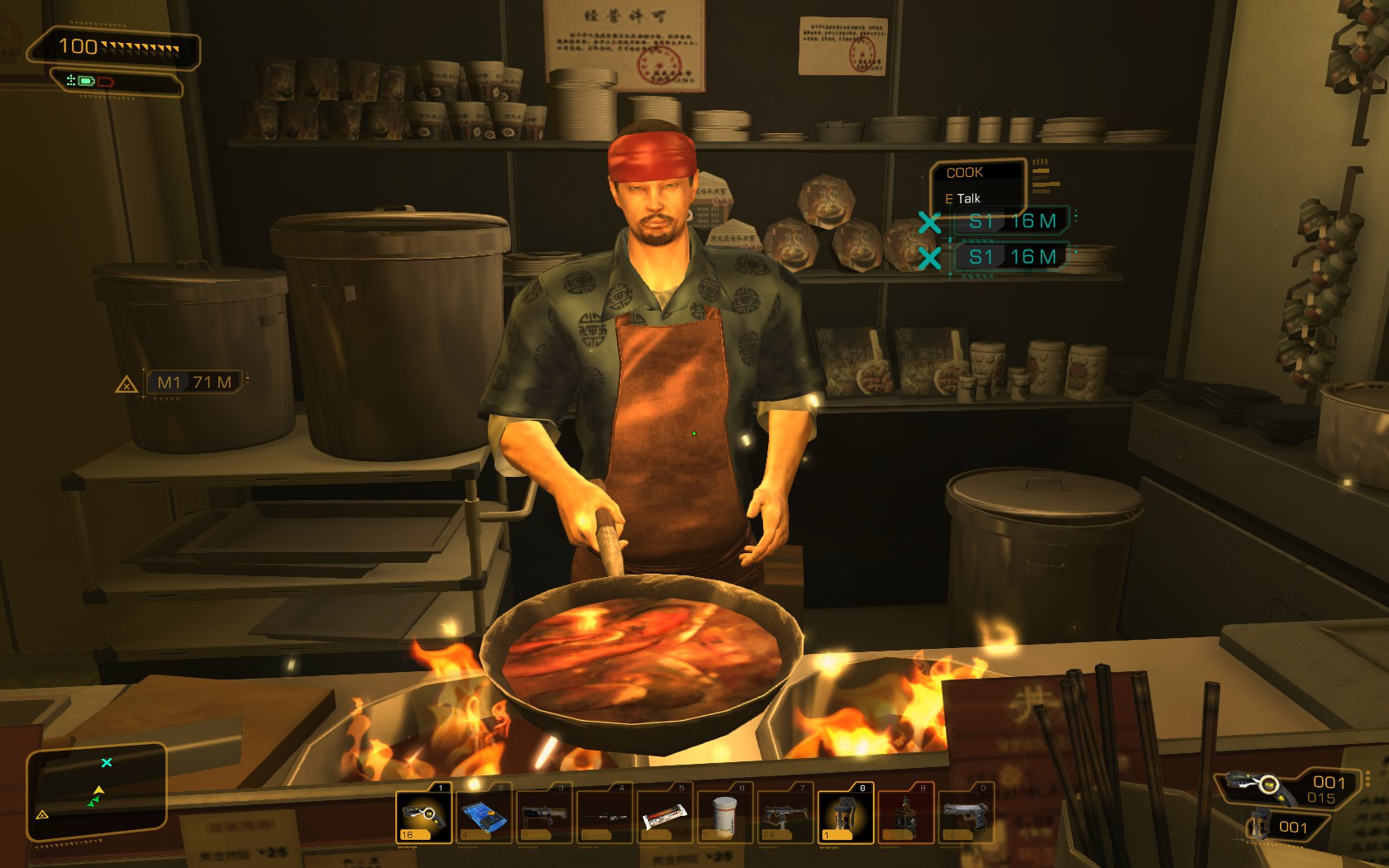Equip the pistol in hotbar slot 0
The image size is (1389, 868).
[965, 816]
